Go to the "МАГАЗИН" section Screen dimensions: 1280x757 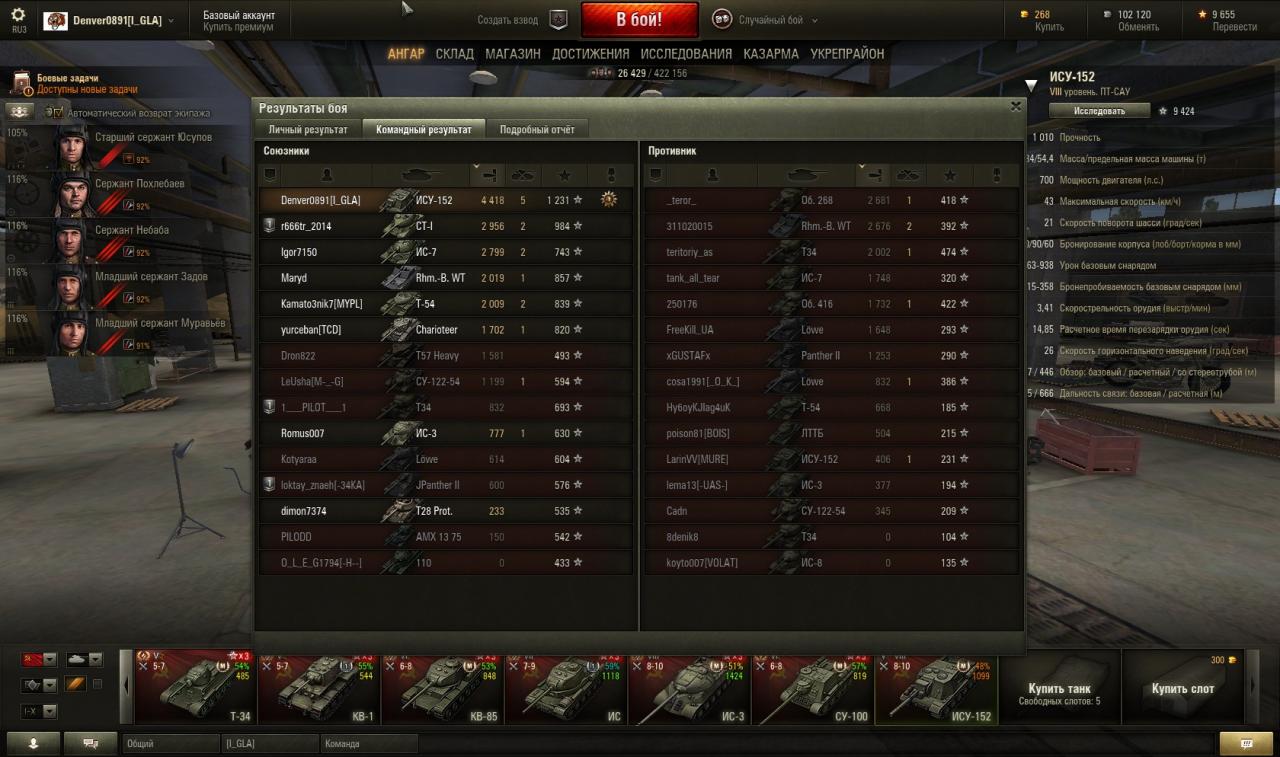pyautogui.click(x=513, y=54)
